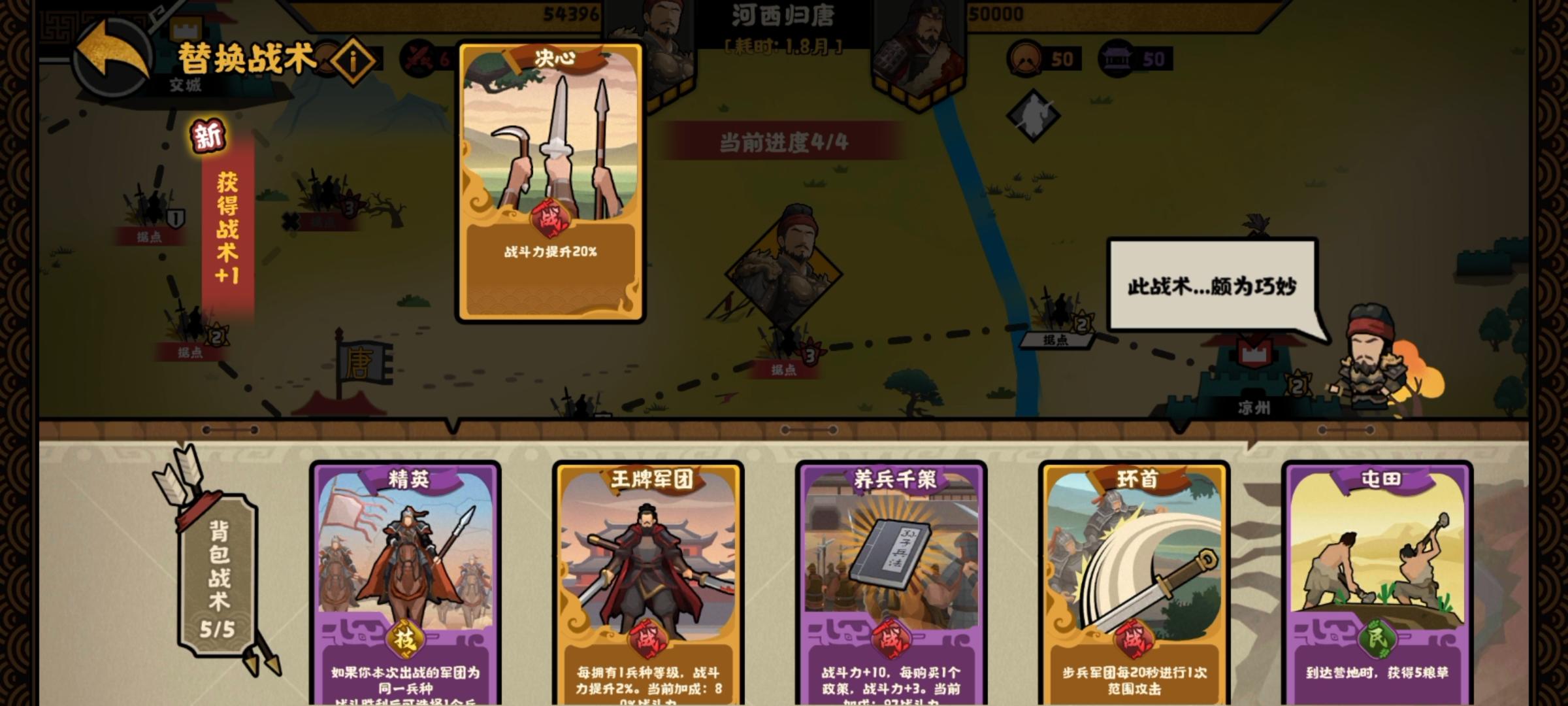Click the crossed swords battle counter icon
The image size is (1568, 706).
tap(417, 56)
